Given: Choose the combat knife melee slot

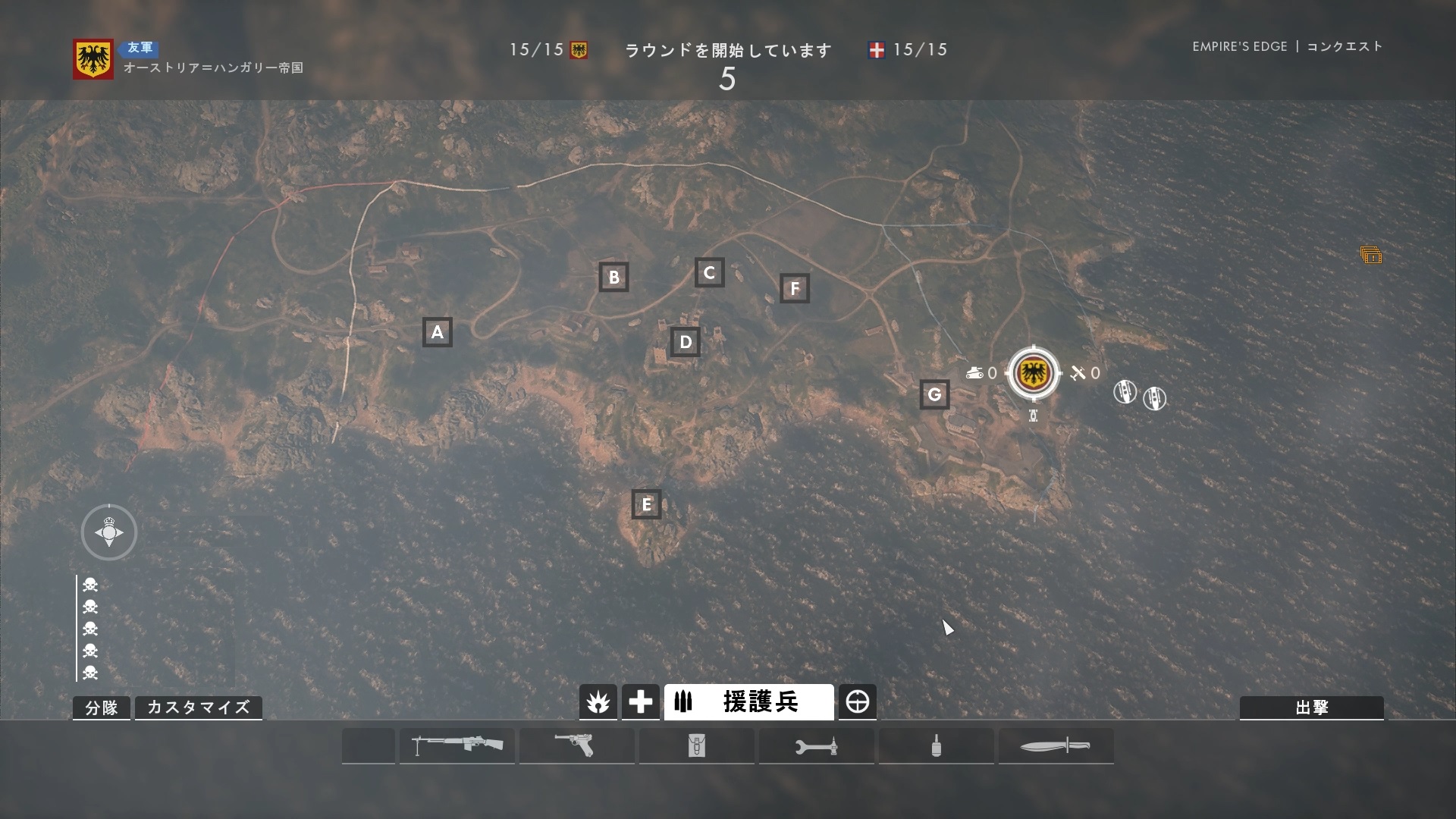Looking at the screenshot, I should click(x=1056, y=745).
